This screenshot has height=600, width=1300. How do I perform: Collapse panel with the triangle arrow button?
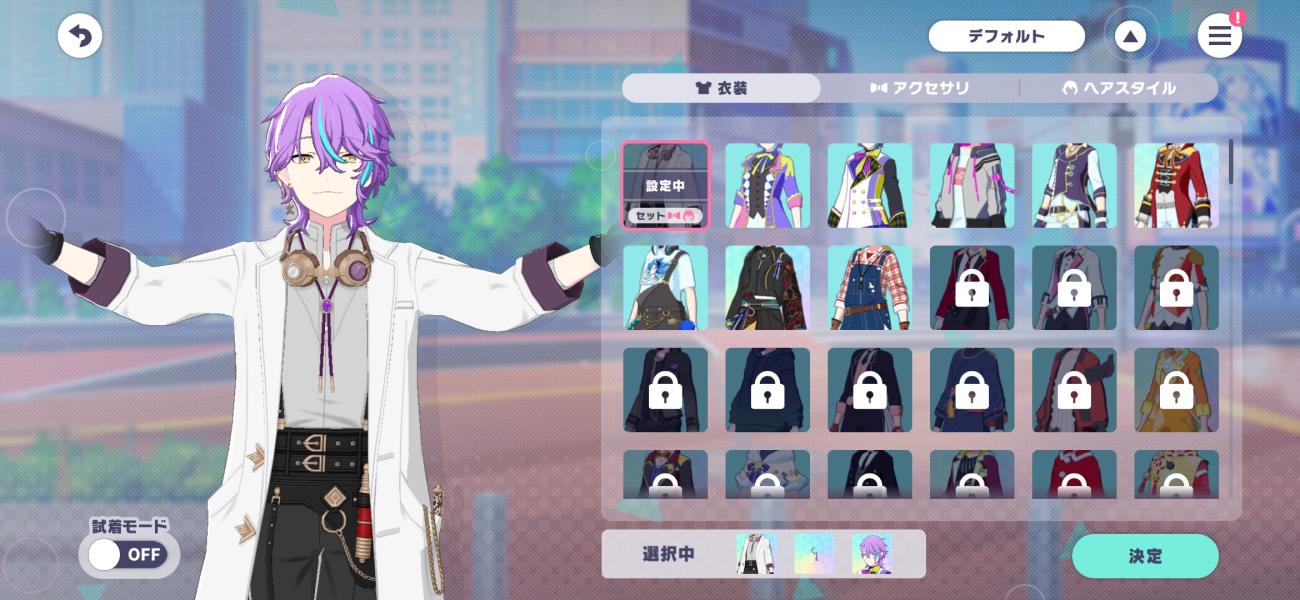click(x=1130, y=37)
